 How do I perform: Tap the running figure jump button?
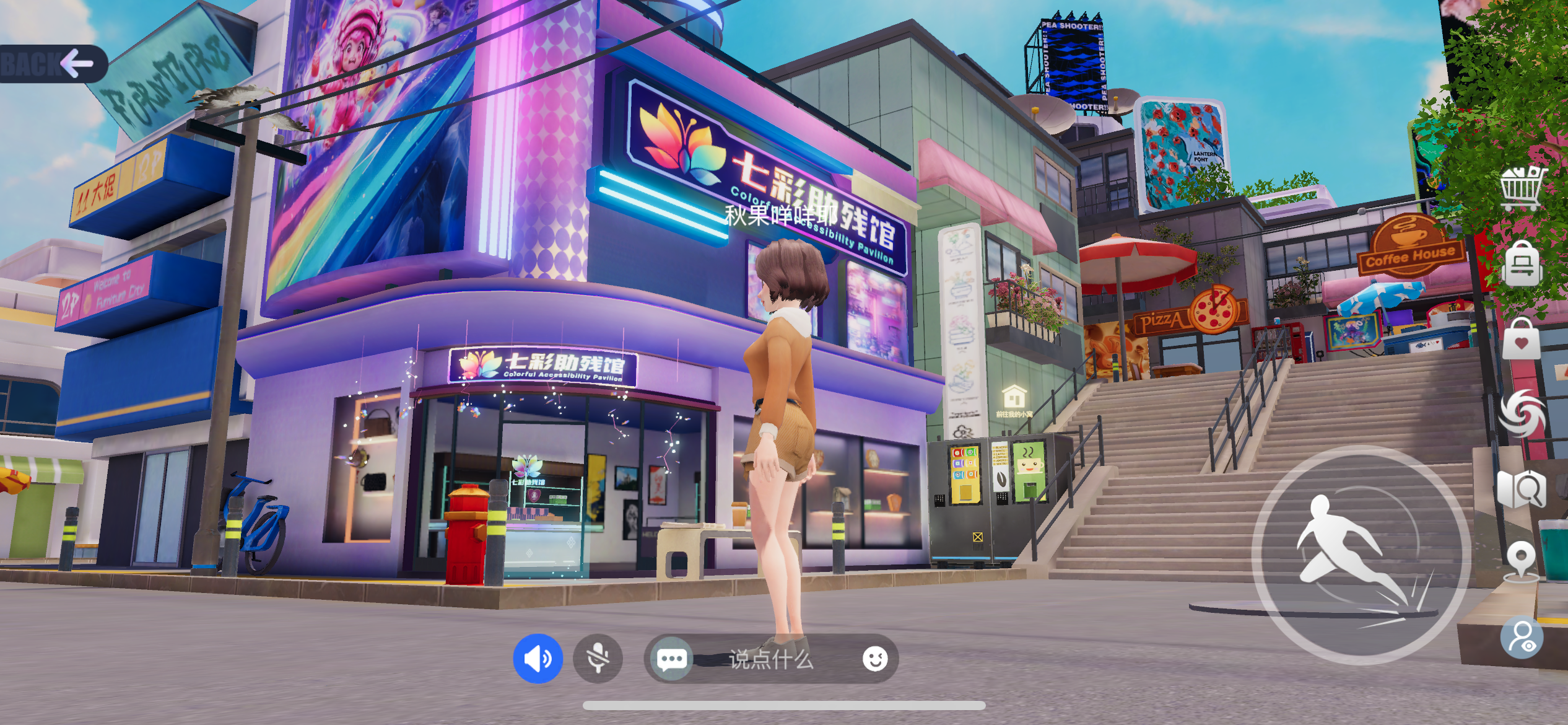[x=1361, y=555]
